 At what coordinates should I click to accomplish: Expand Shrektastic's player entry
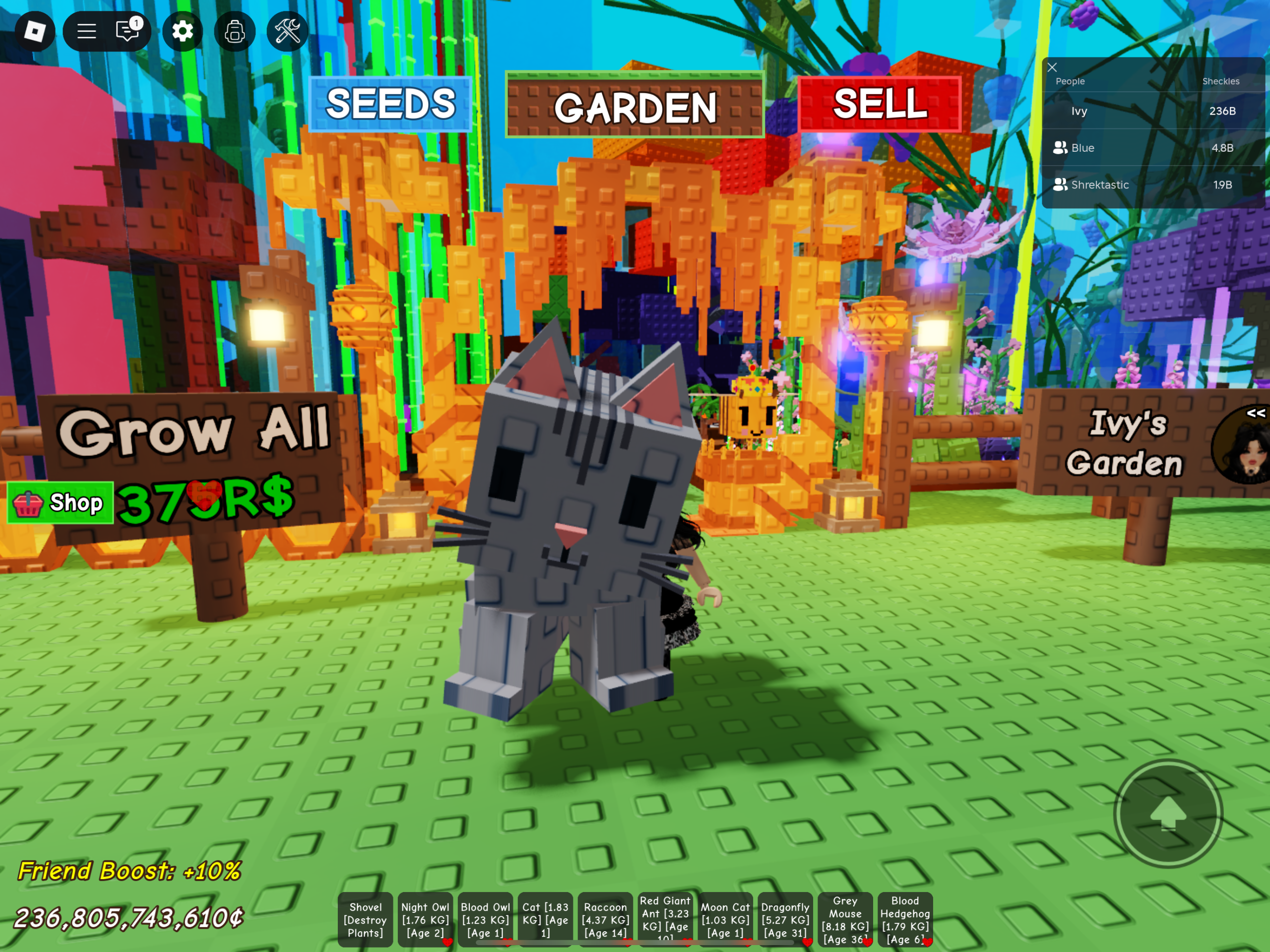pos(1062,185)
